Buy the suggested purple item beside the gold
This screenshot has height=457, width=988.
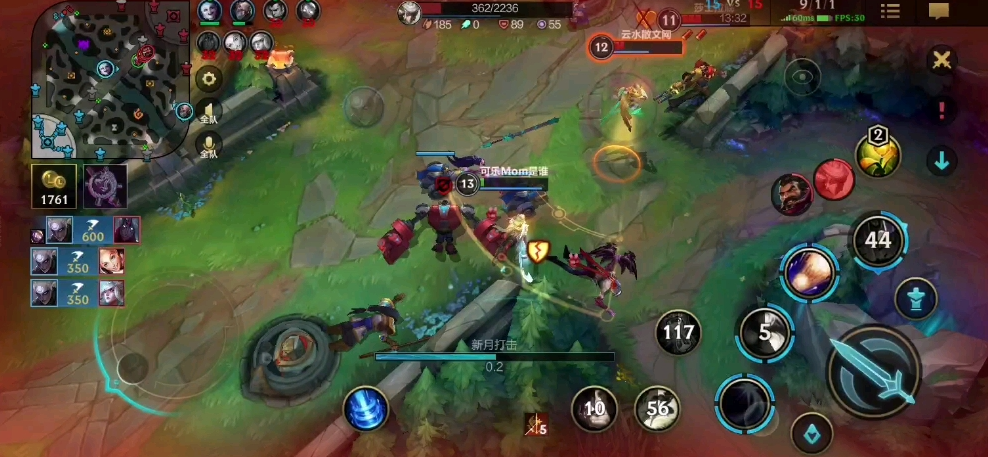[x=103, y=186]
